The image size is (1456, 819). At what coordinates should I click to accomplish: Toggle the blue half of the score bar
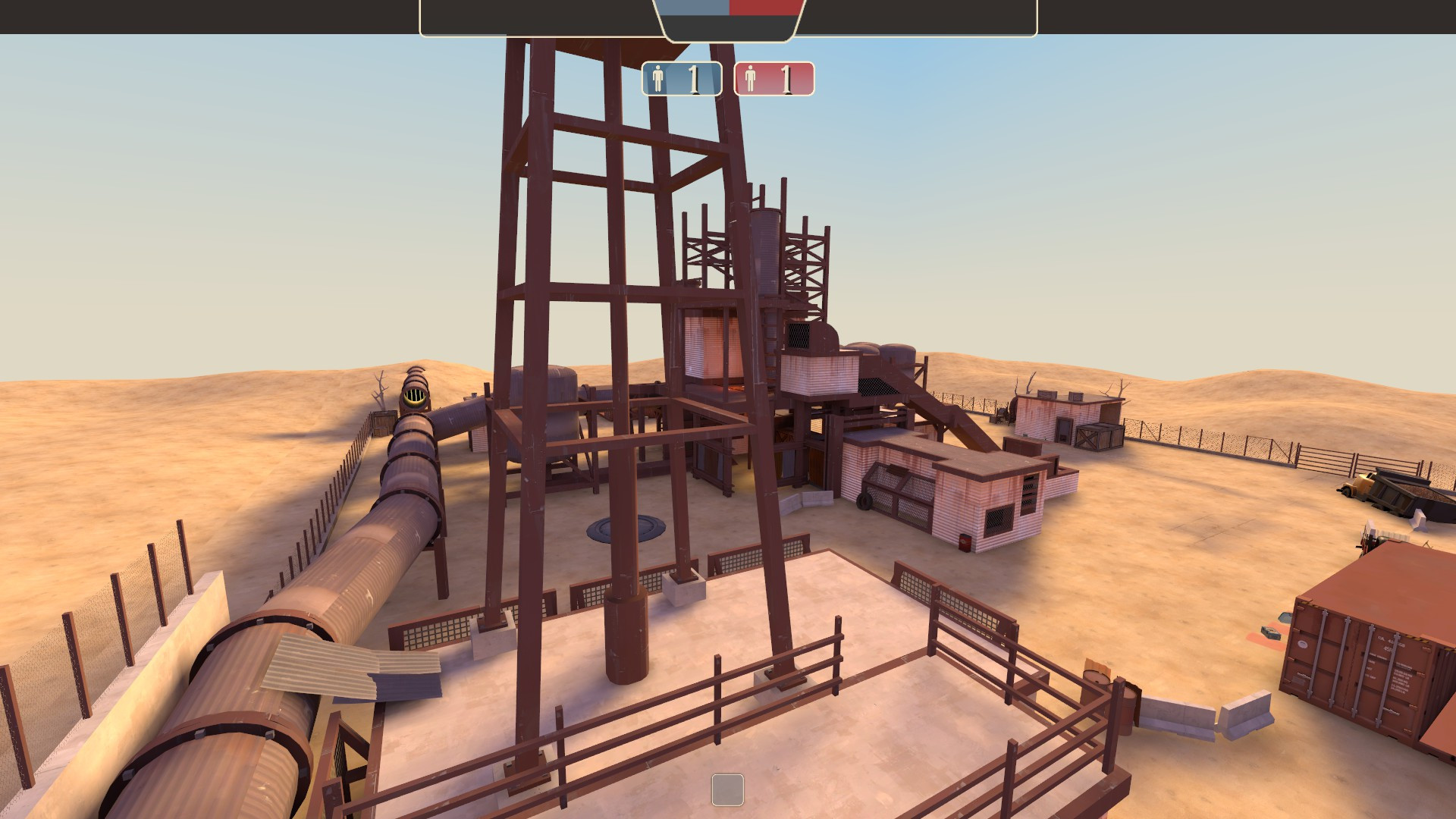click(695, 8)
